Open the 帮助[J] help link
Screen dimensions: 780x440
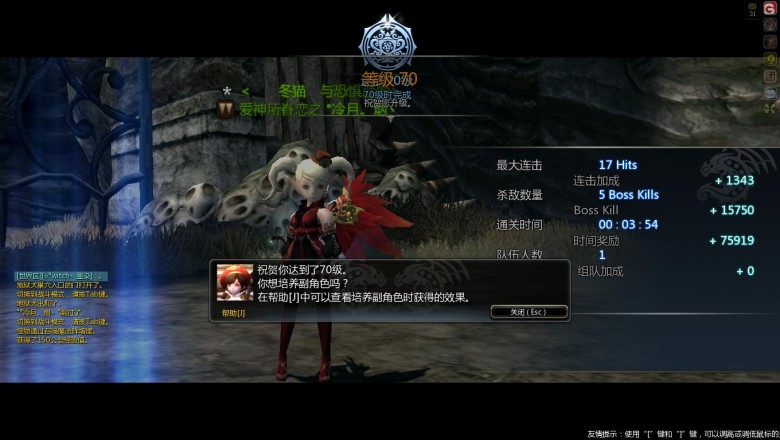pyautogui.click(x=232, y=313)
